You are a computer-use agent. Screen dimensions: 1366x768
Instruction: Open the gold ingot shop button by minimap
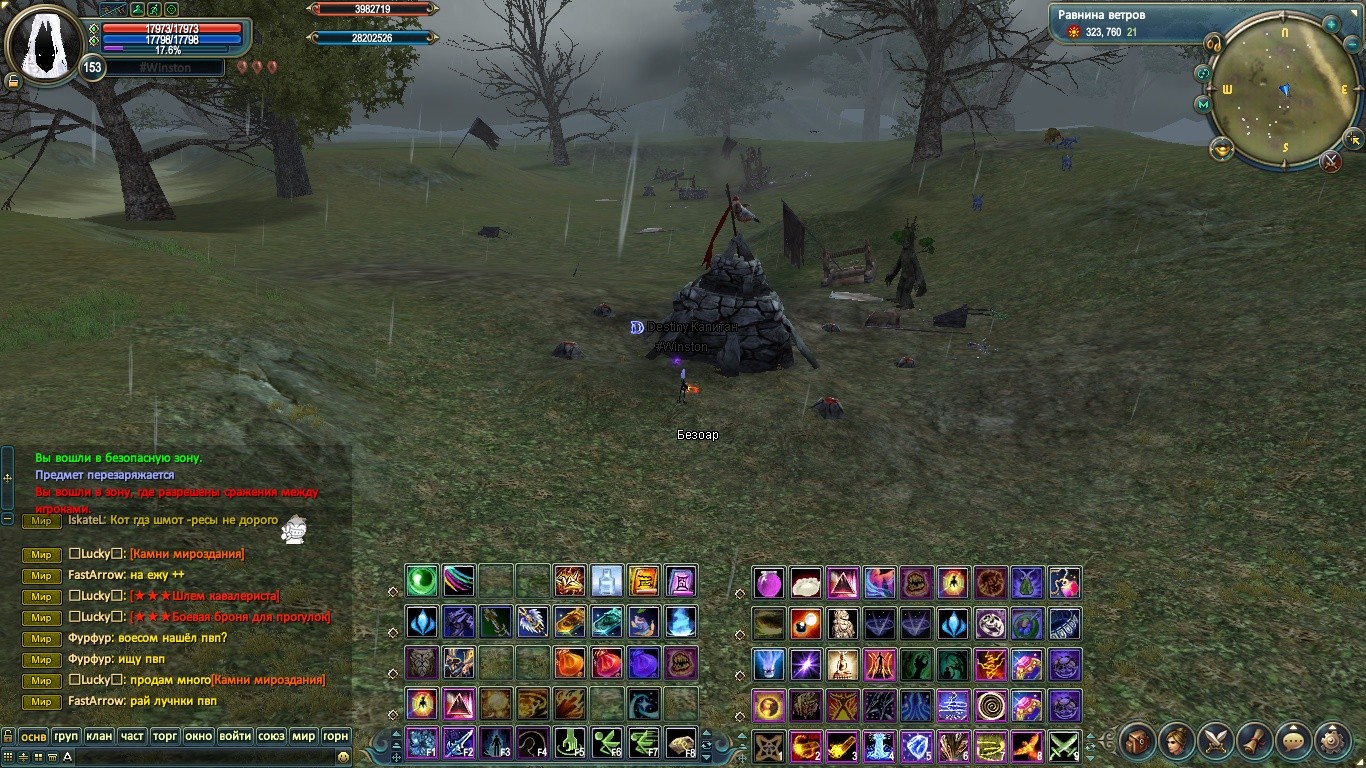coord(1222,150)
